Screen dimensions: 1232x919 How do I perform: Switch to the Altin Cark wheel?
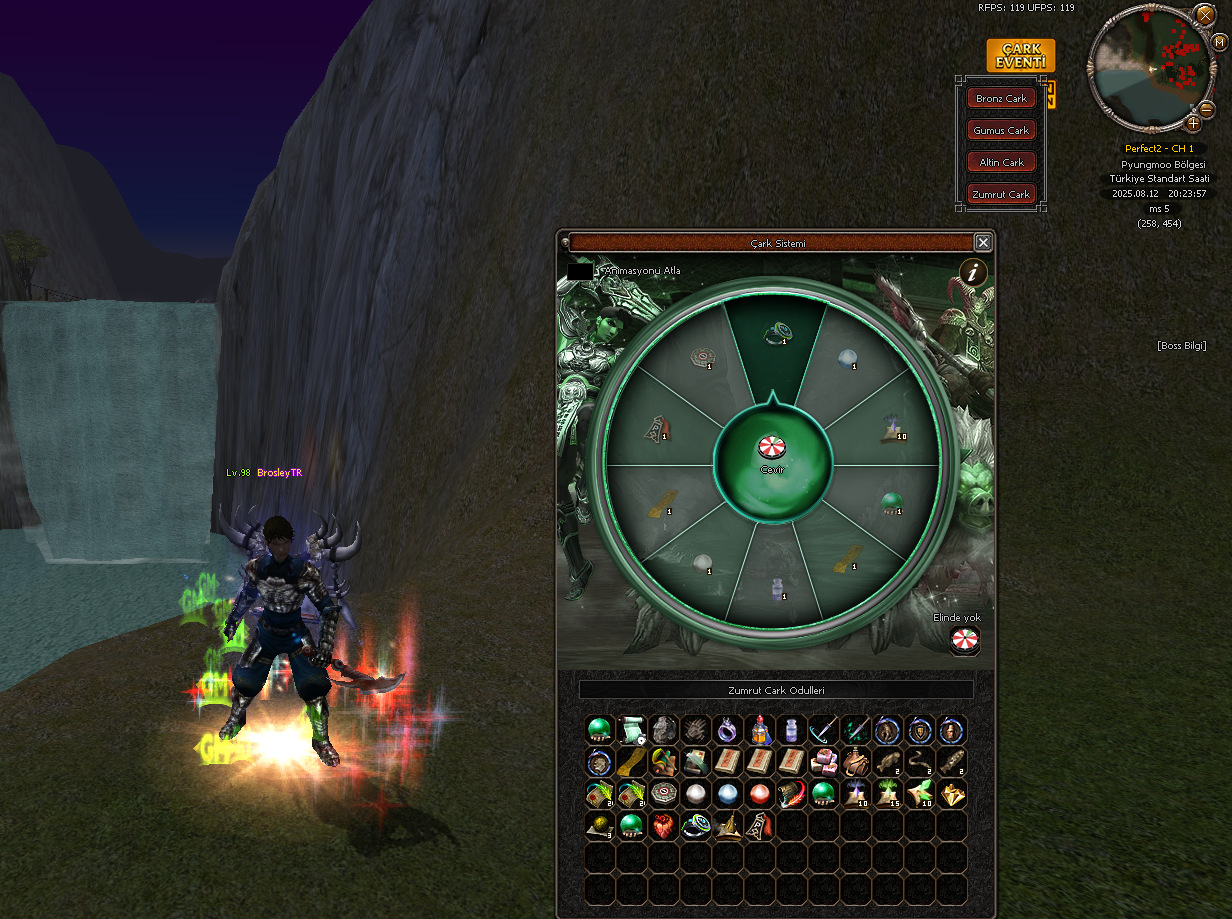1001,162
